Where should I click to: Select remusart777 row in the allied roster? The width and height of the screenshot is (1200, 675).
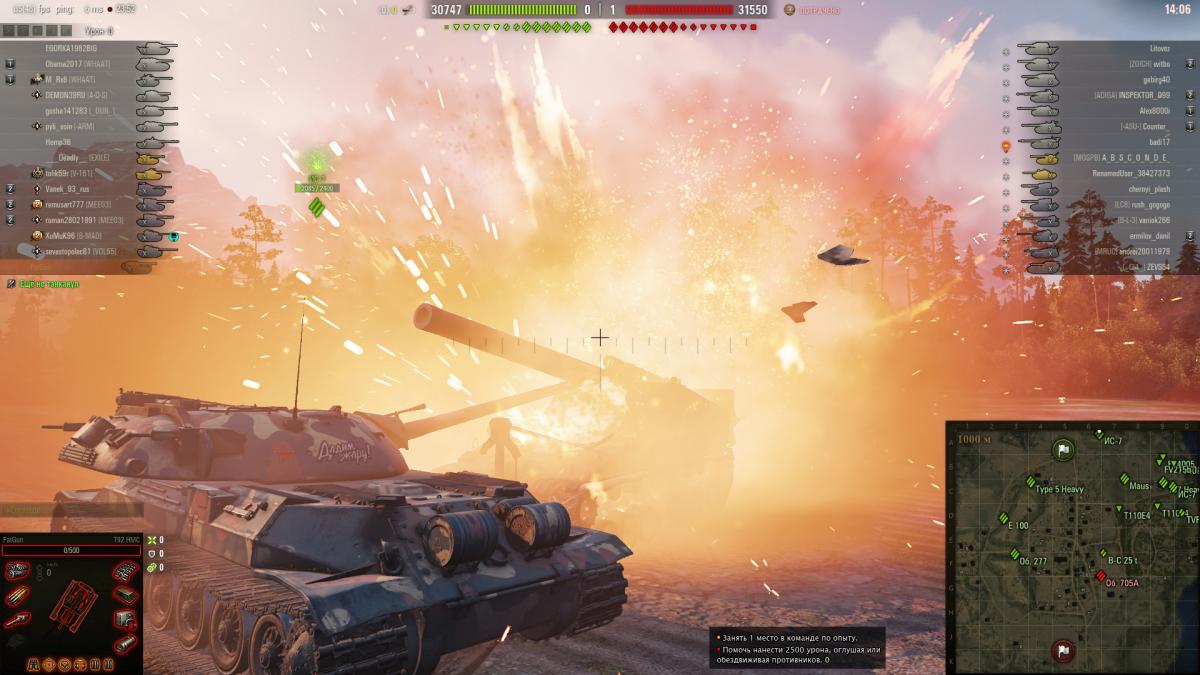point(70,205)
